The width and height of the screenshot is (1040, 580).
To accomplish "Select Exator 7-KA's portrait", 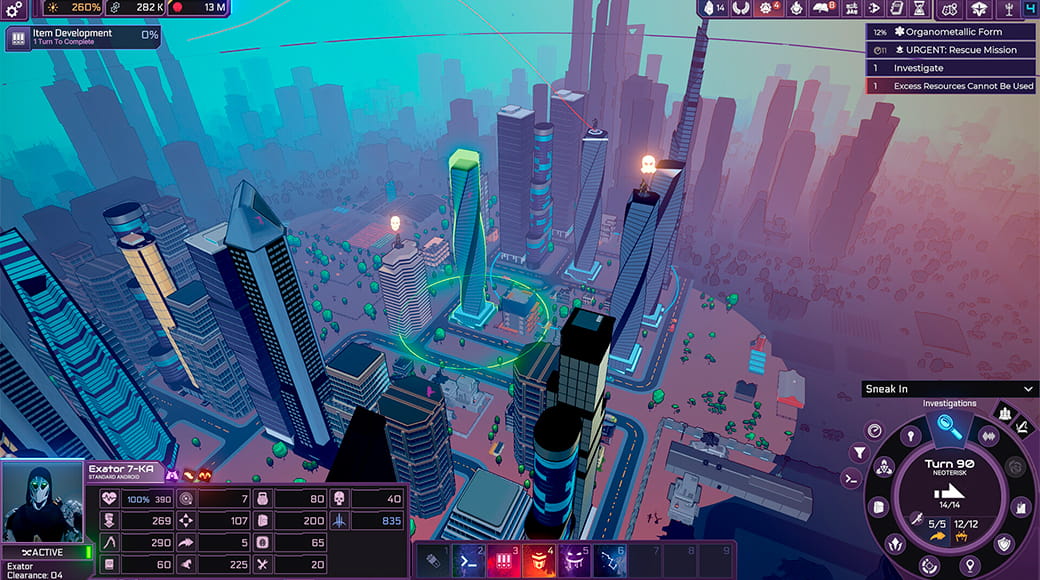I will coord(43,502).
